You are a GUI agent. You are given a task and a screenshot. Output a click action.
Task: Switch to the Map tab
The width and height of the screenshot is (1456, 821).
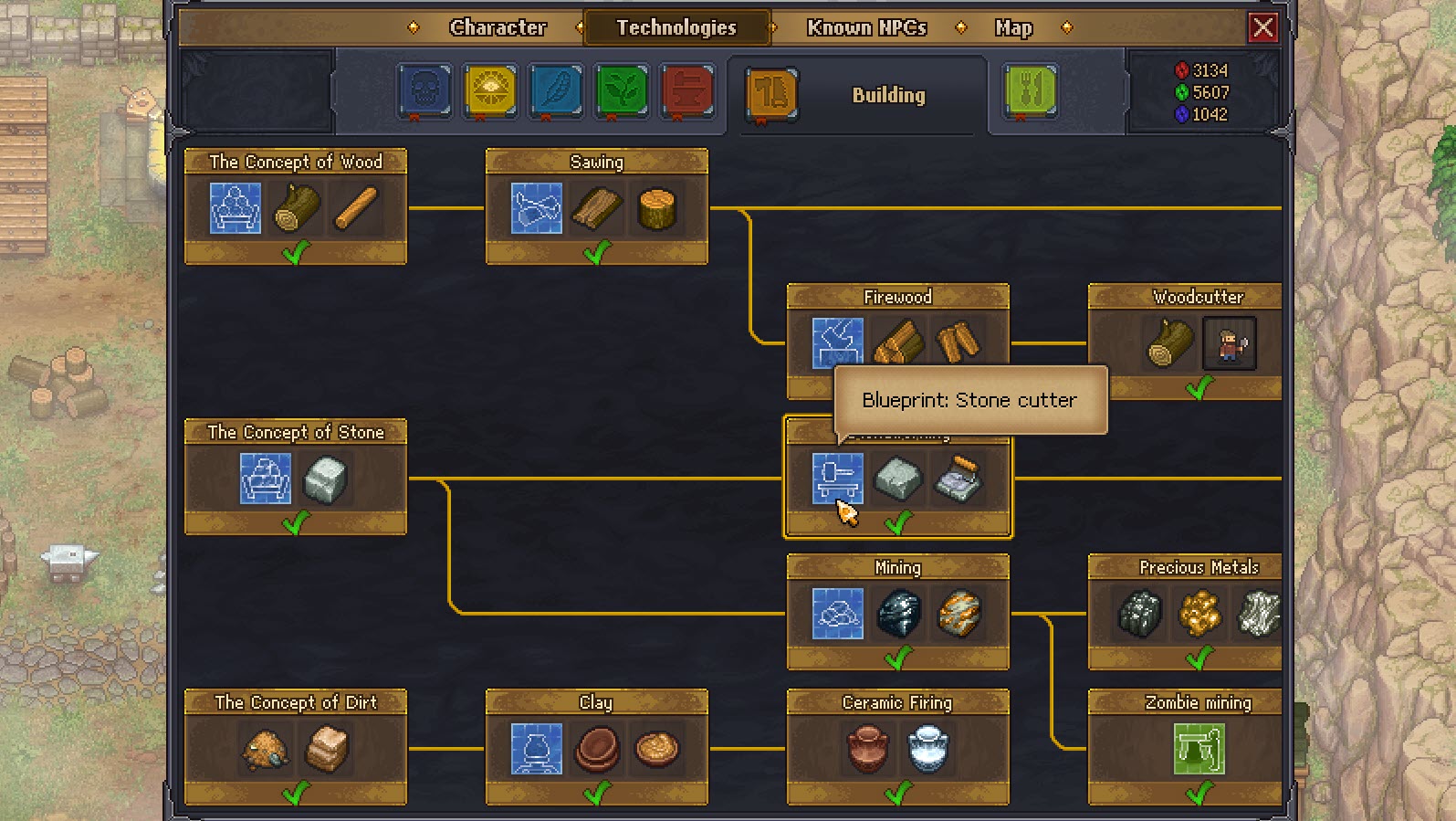[1013, 27]
